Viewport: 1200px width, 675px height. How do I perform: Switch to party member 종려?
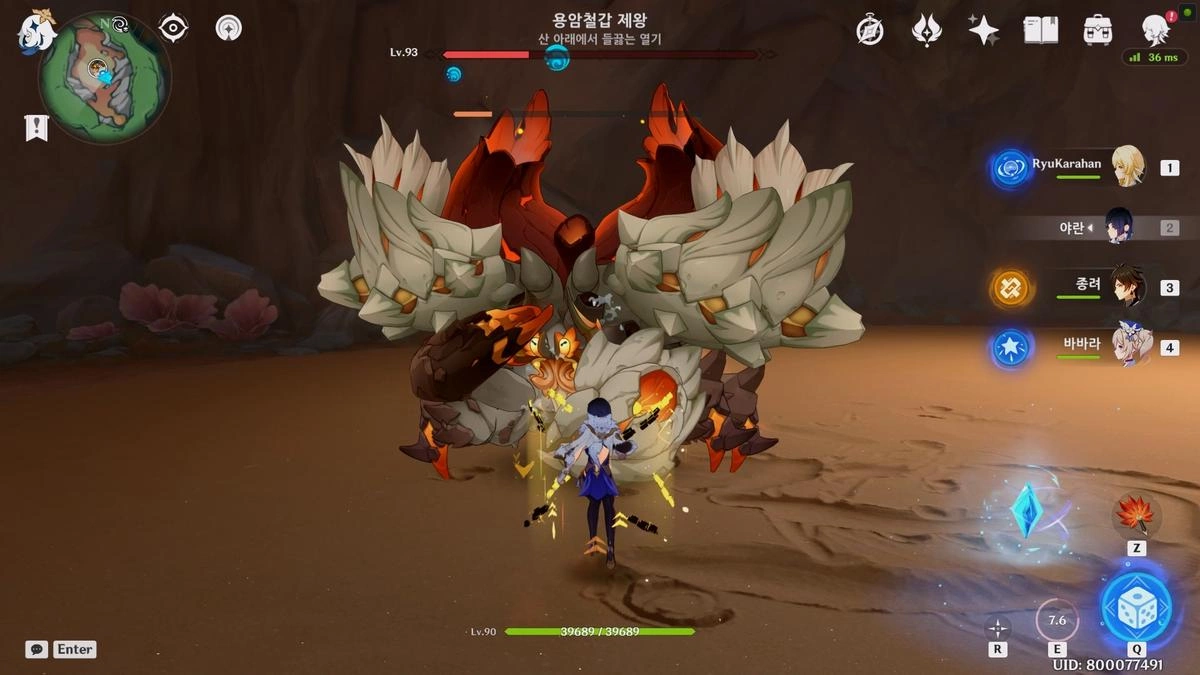(x=1128, y=287)
